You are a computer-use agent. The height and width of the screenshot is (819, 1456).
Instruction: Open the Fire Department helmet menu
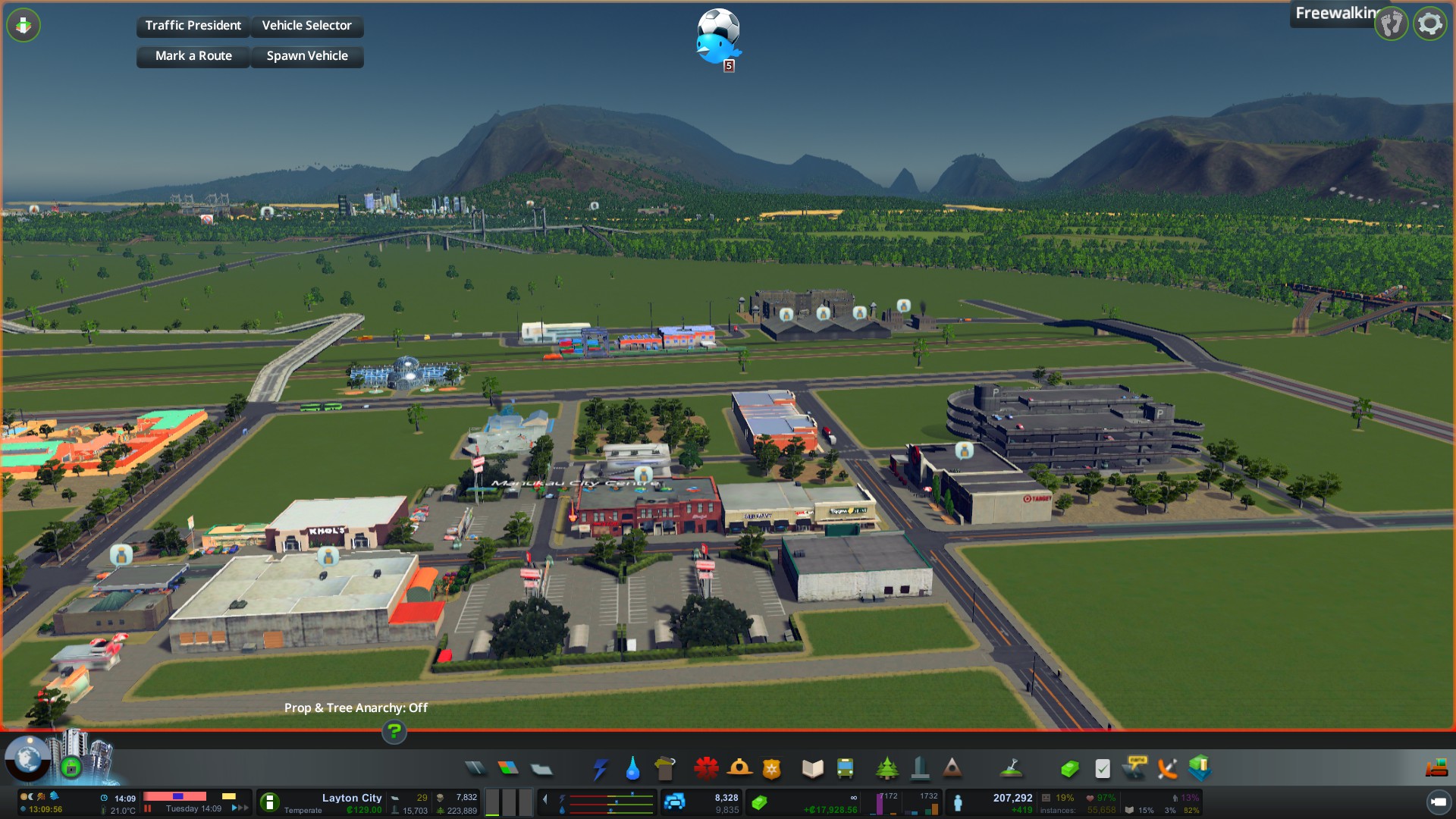coord(739,769)
